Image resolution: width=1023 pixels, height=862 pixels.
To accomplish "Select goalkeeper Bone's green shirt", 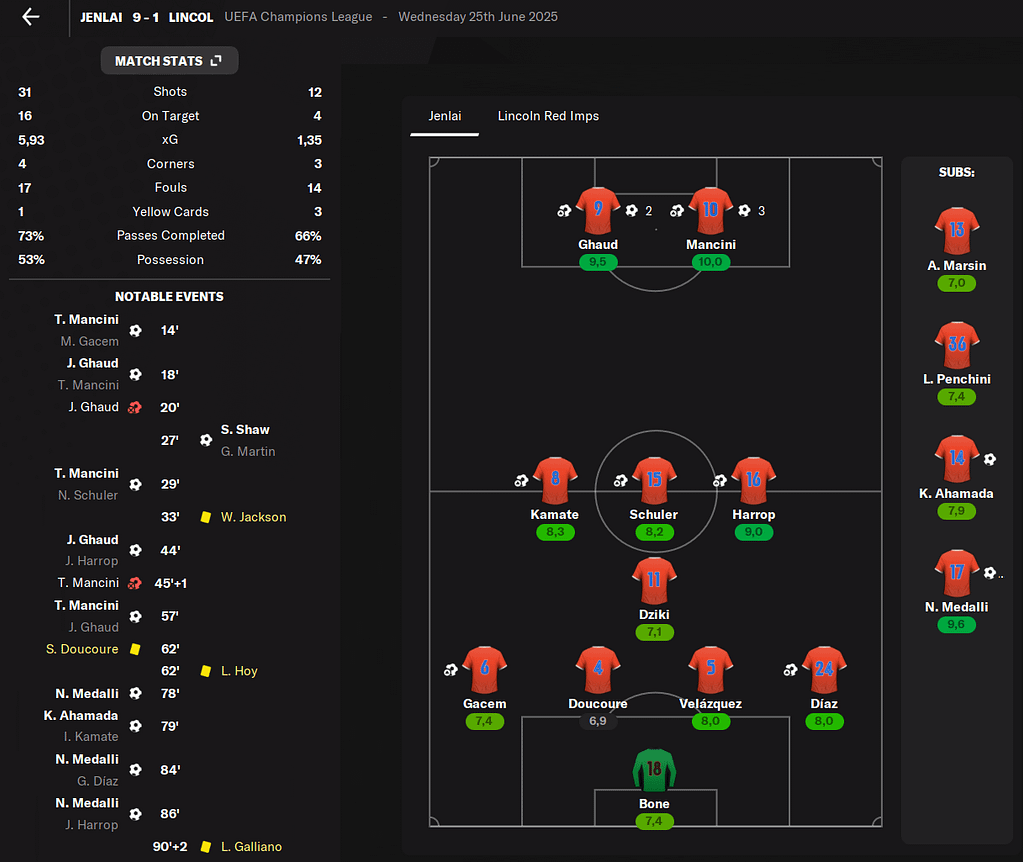I will pyautogui.click(x=654, y=770).
